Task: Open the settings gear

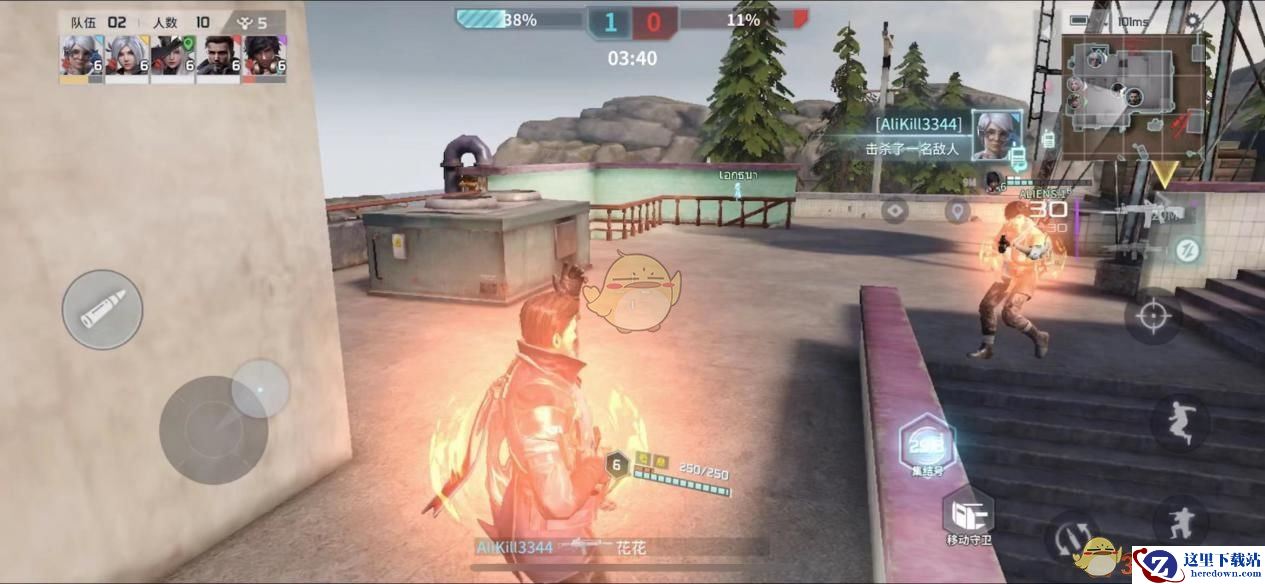Action: (x=1192, y=20)
